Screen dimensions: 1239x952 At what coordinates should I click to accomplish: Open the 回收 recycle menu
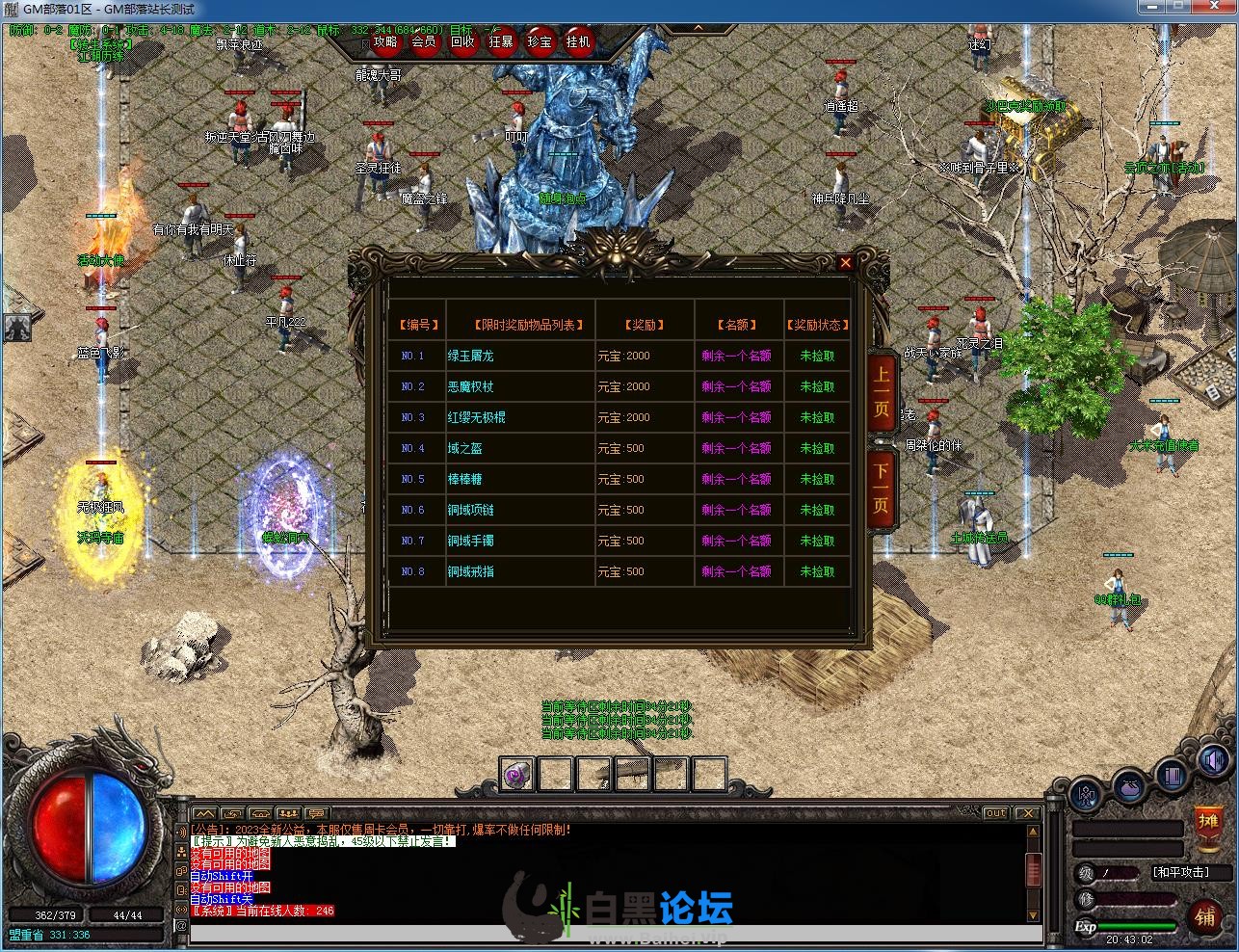[x=462, y=42]
